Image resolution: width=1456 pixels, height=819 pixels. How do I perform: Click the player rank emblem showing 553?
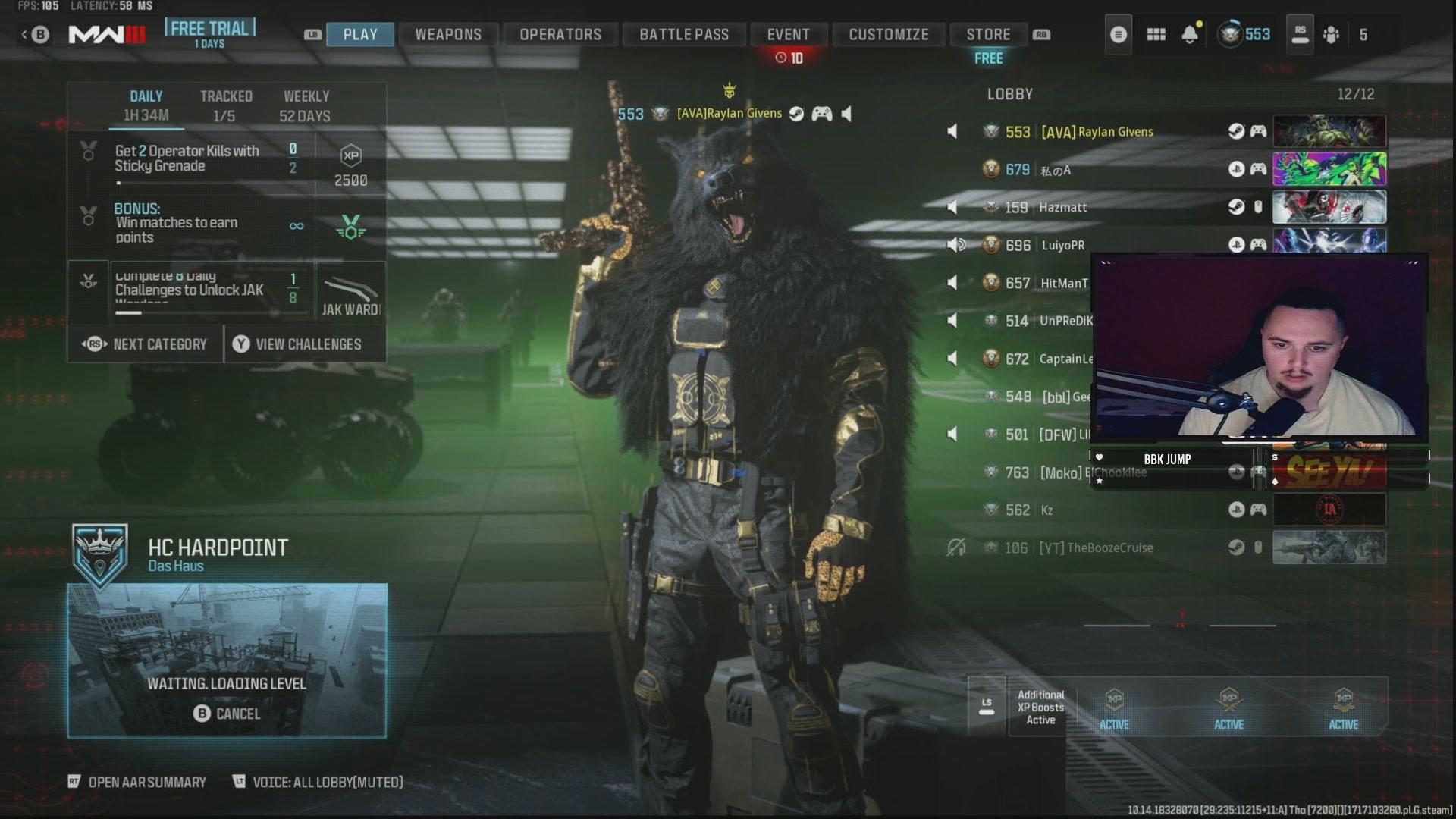1228,34
